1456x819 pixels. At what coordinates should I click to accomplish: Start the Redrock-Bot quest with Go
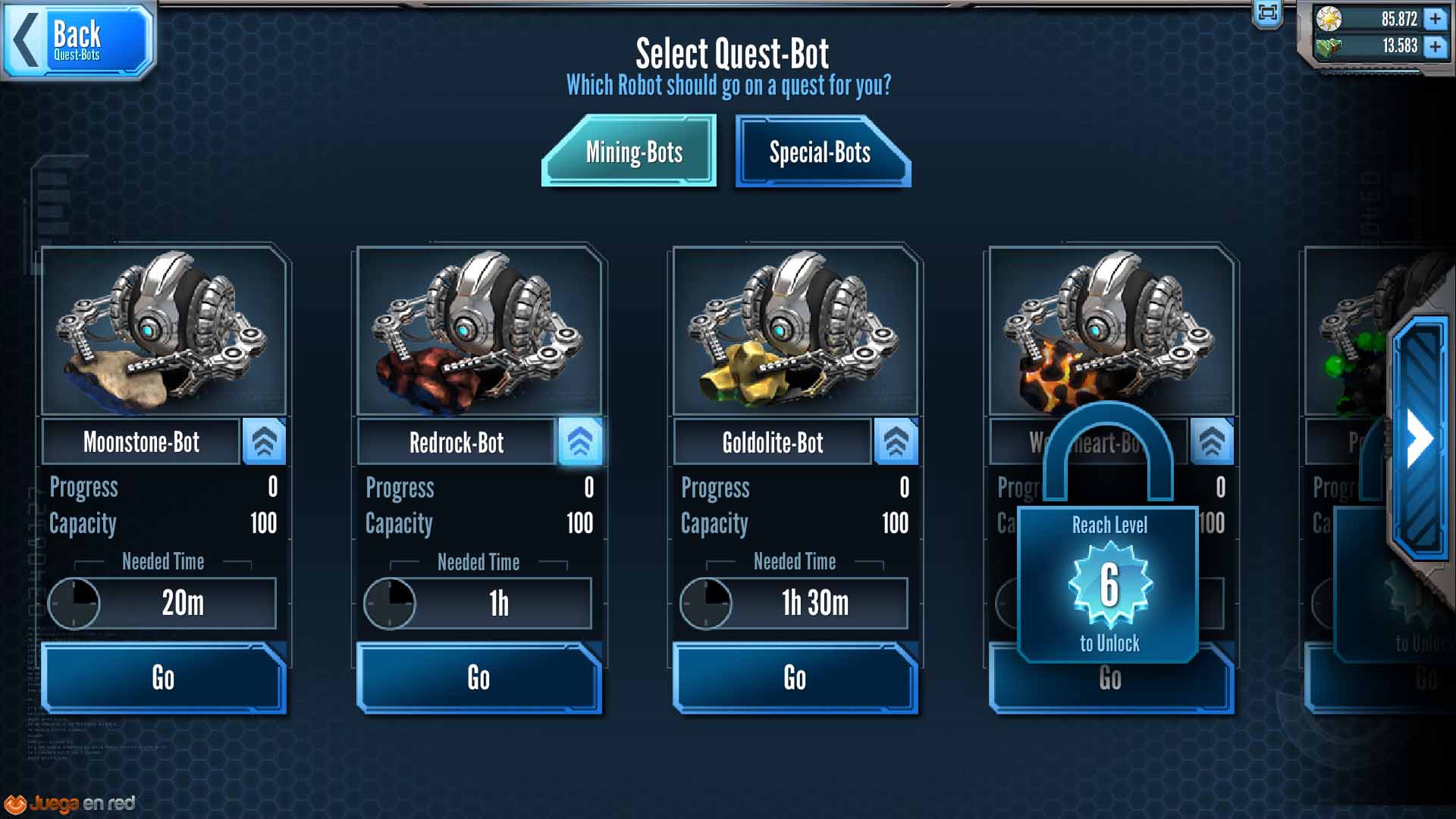click(x=479, y=677)
